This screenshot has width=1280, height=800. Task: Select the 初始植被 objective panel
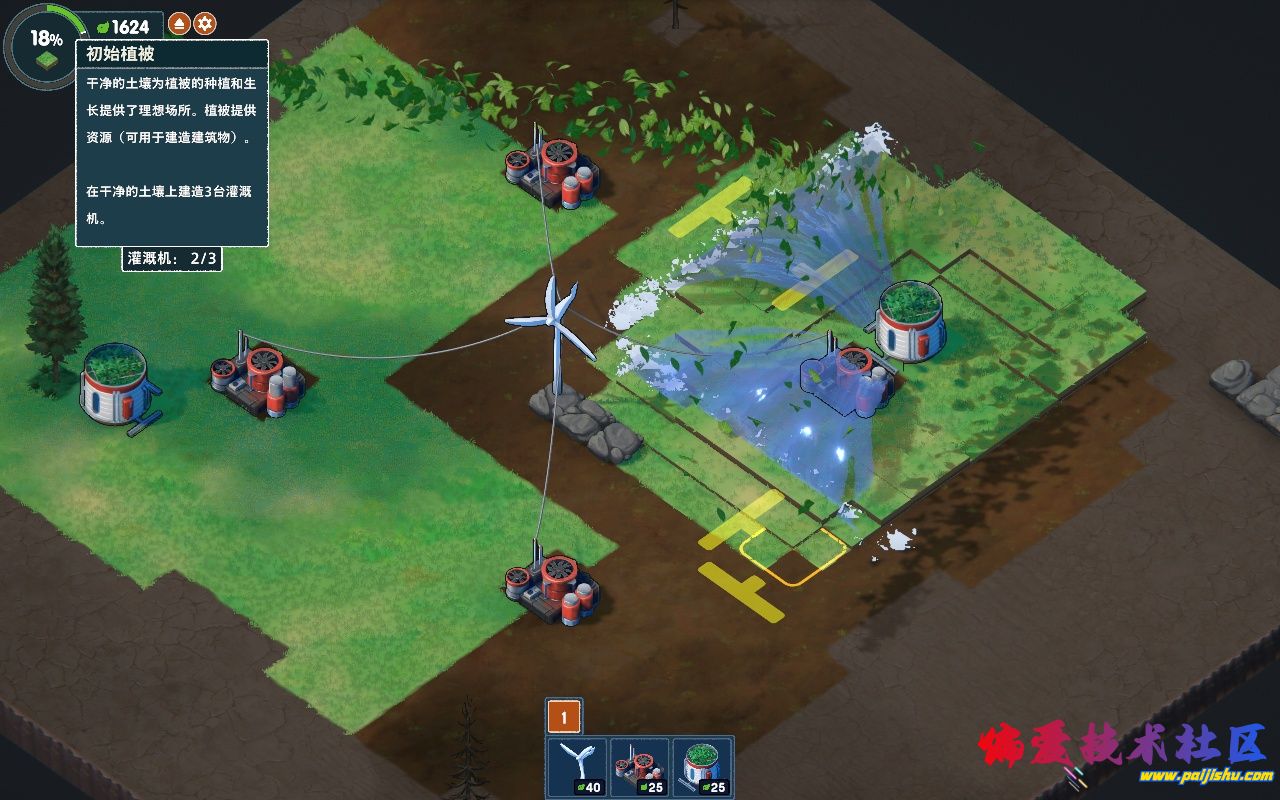point(172,143)
